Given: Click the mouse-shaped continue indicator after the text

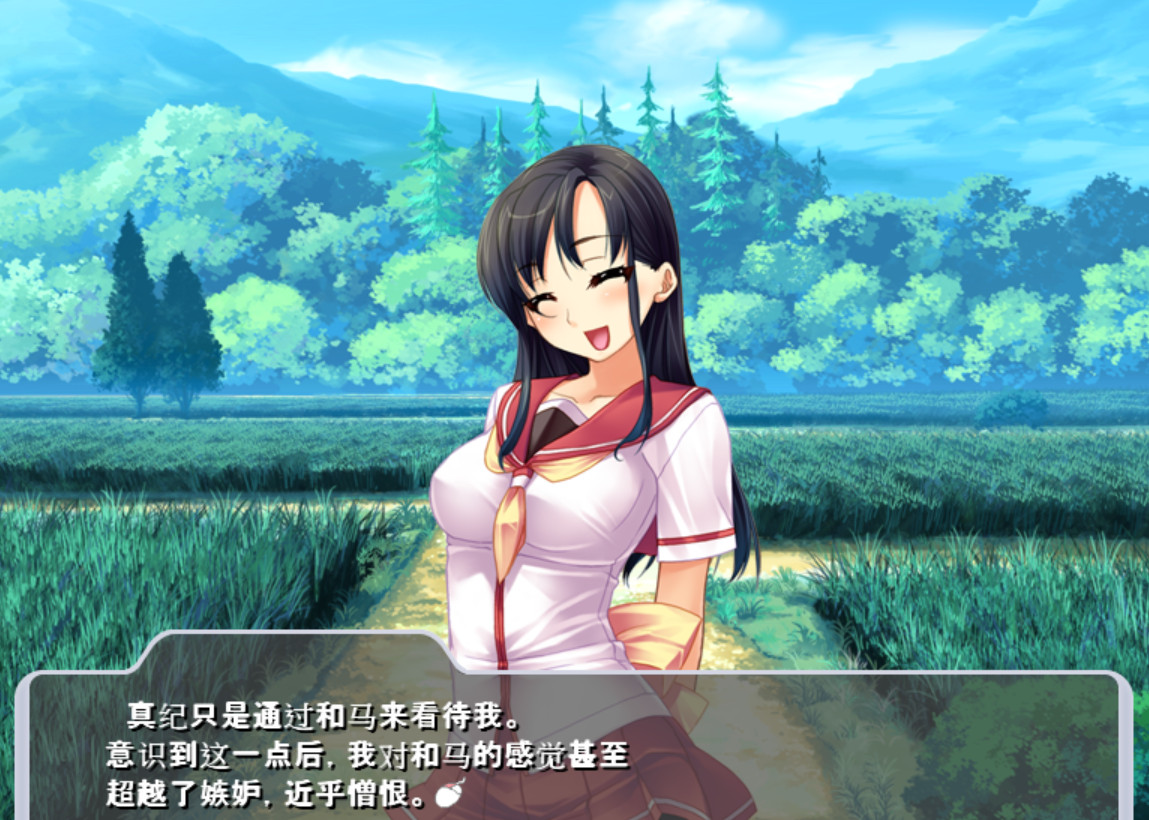Looking at the screenshot, I should [449, 794].
